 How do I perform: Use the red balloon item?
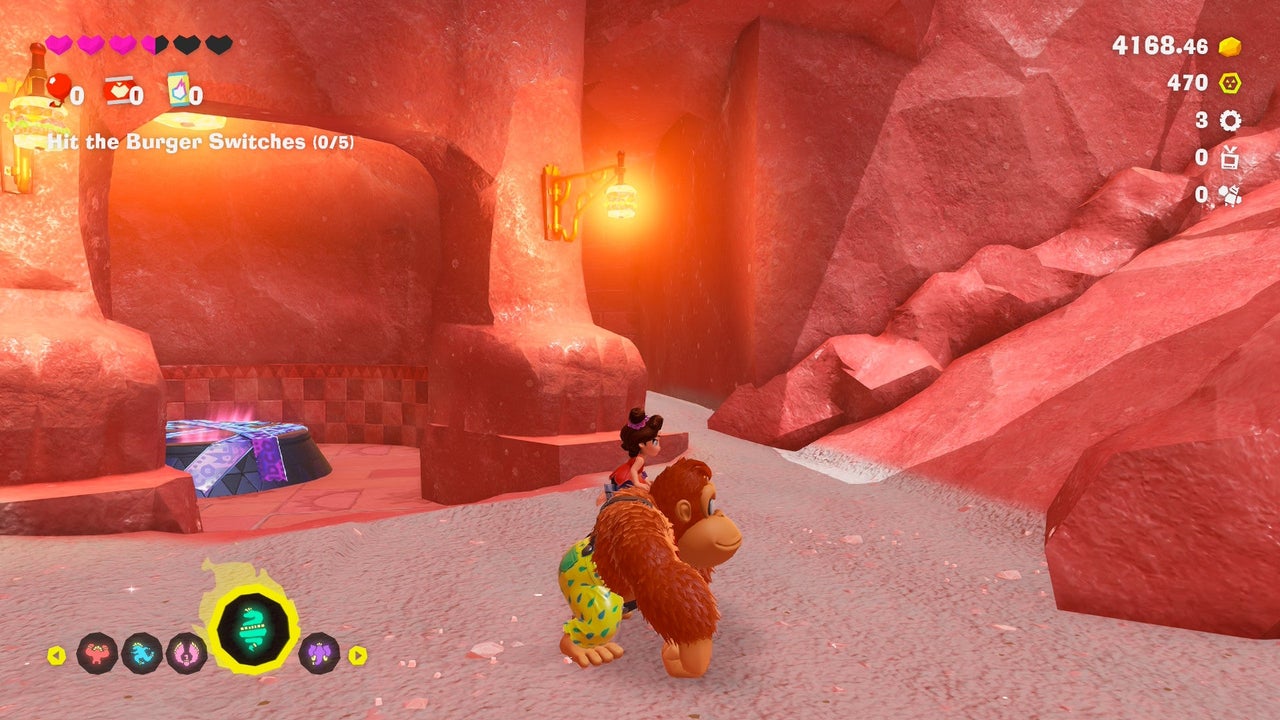point(58,88)
